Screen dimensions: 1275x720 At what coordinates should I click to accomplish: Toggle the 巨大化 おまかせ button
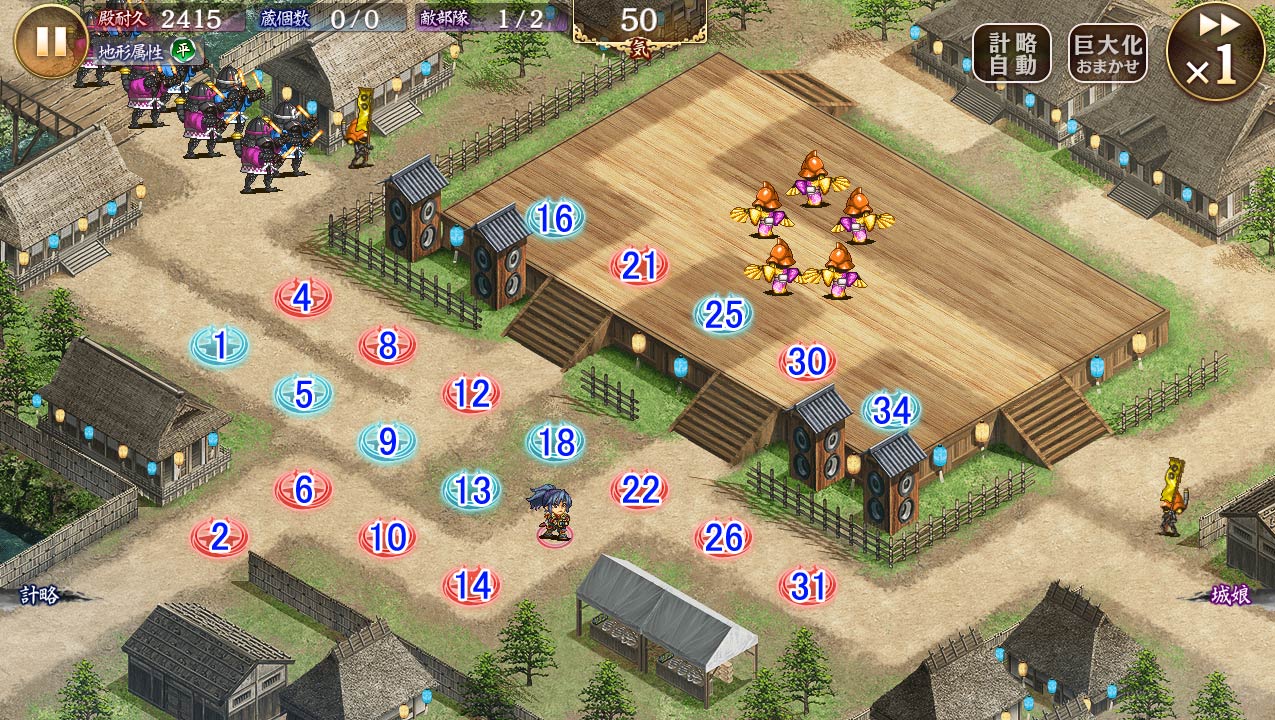[x=1107, y=53]
